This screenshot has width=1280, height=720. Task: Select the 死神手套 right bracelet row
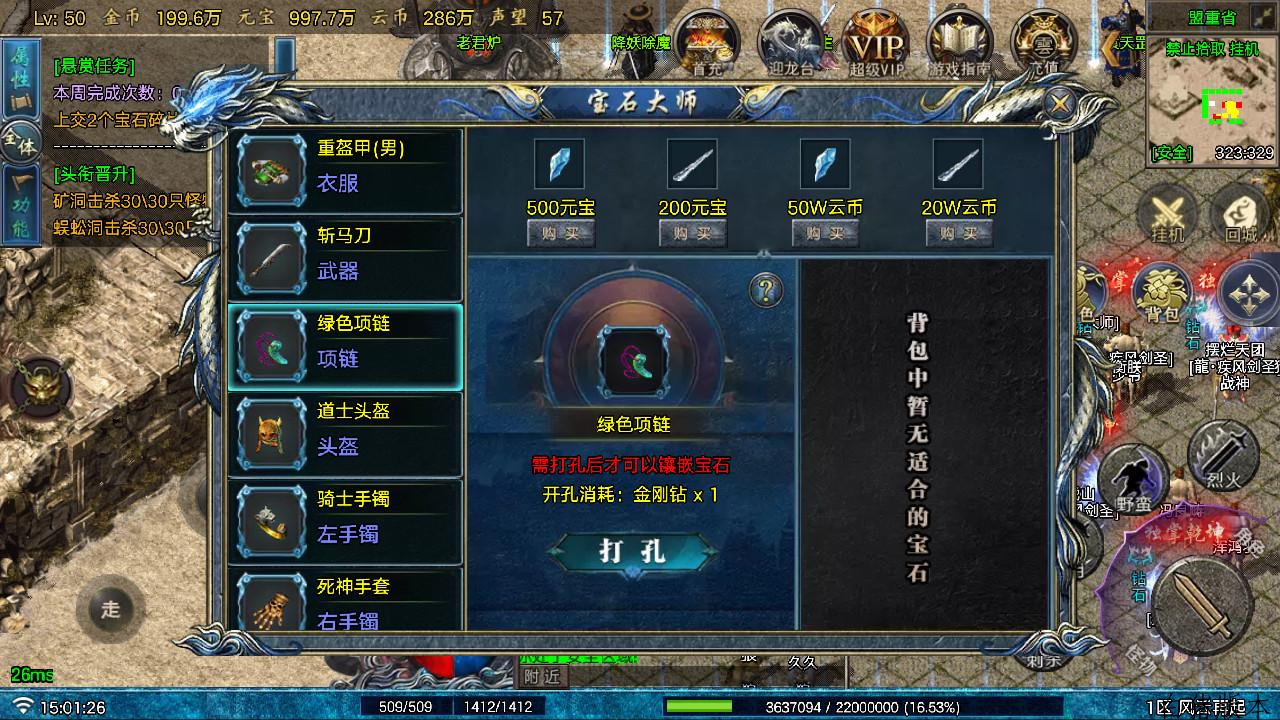coord(345,600)
